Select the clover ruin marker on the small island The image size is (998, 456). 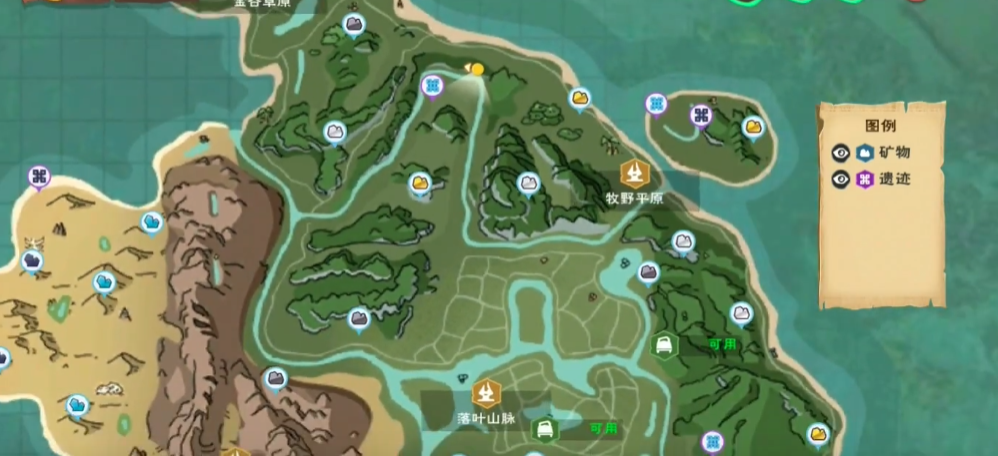[700, 116]
